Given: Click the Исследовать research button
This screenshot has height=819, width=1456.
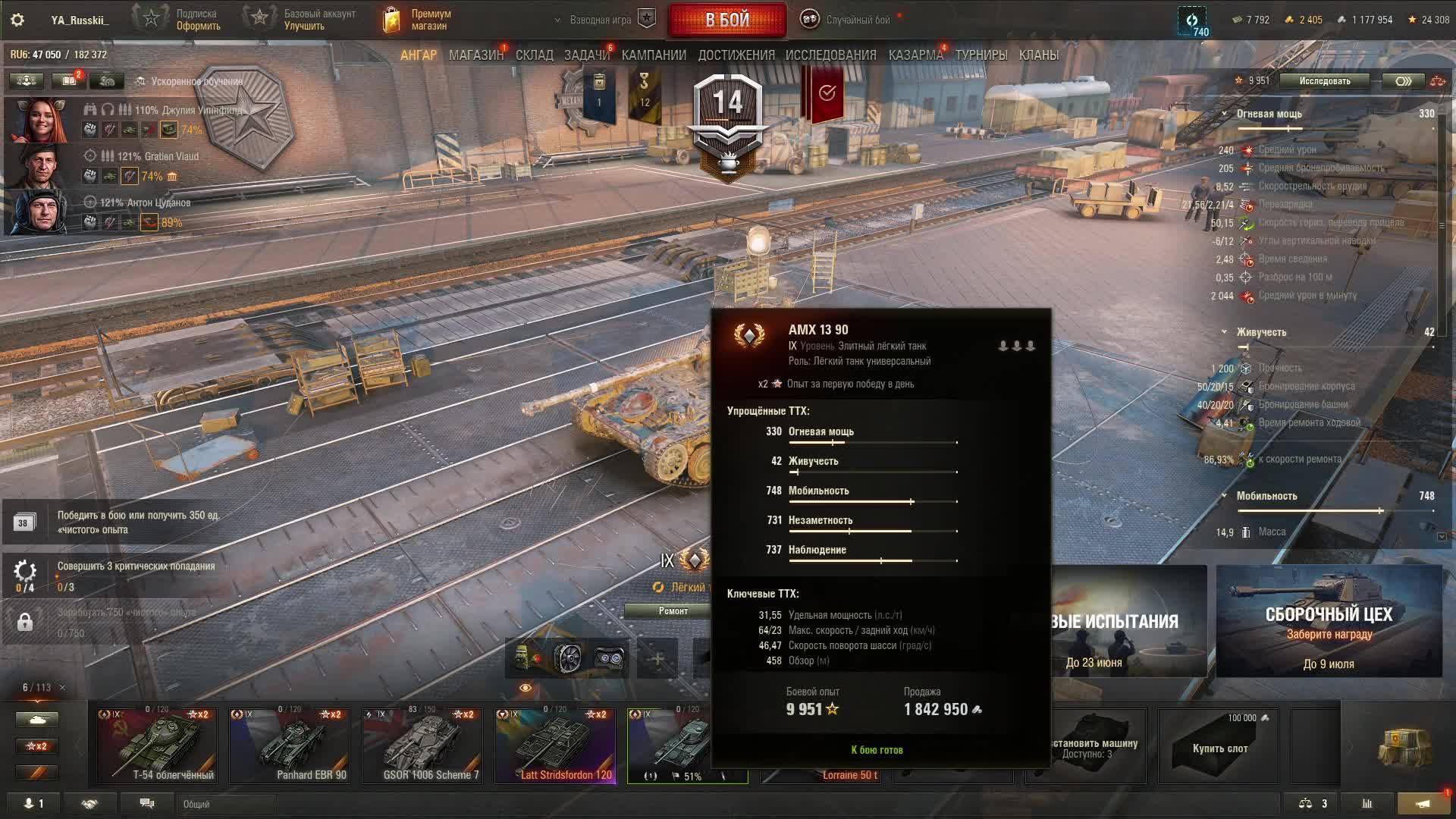Looking at the screenshot, I should point(1324,81).
